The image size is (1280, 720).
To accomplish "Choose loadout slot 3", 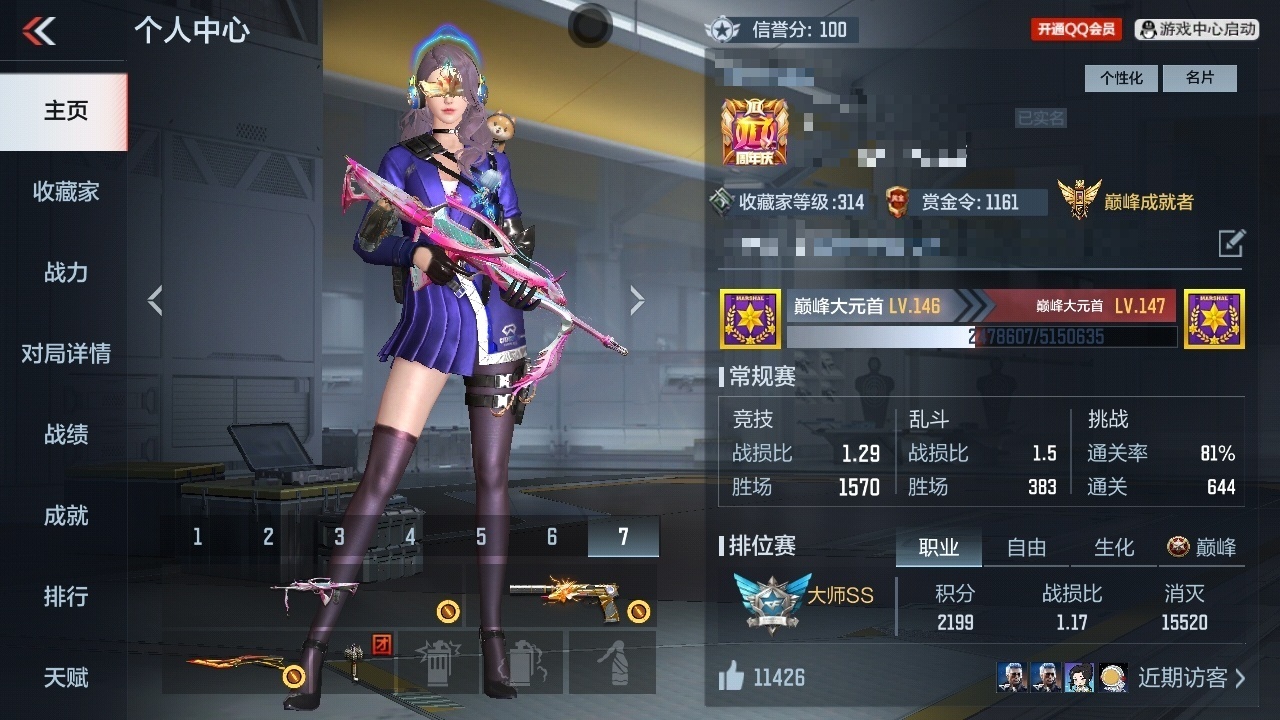I will click(x=339, y=537).
